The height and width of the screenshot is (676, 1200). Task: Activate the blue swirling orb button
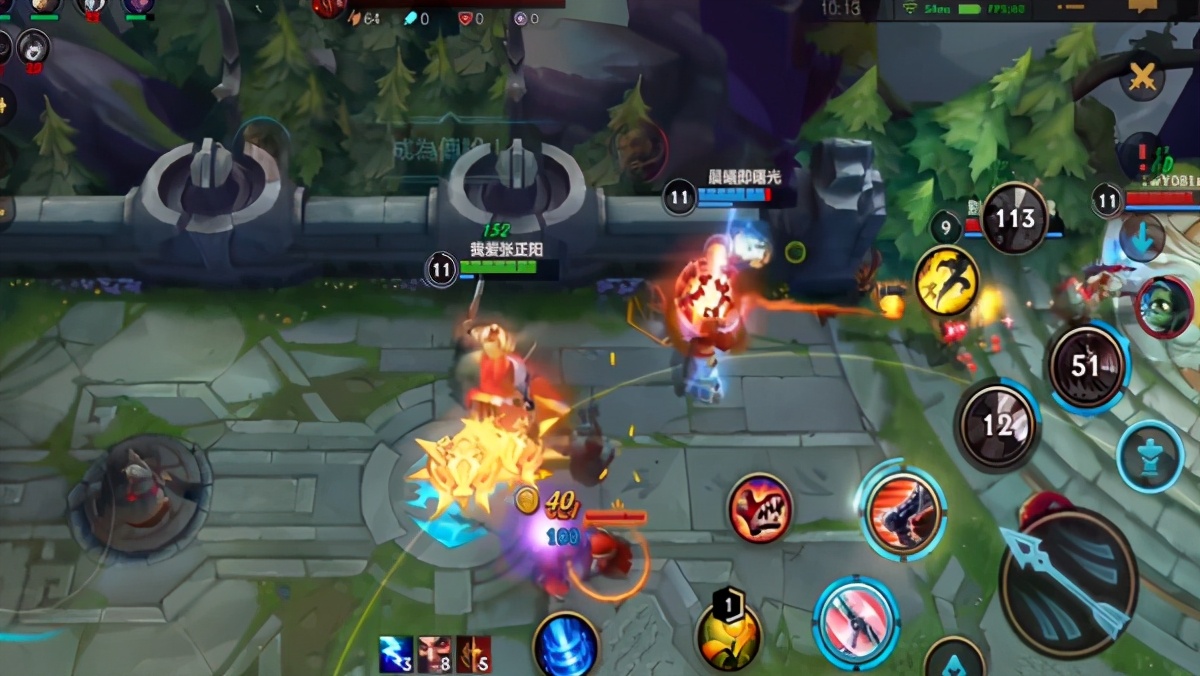[566, 646]
